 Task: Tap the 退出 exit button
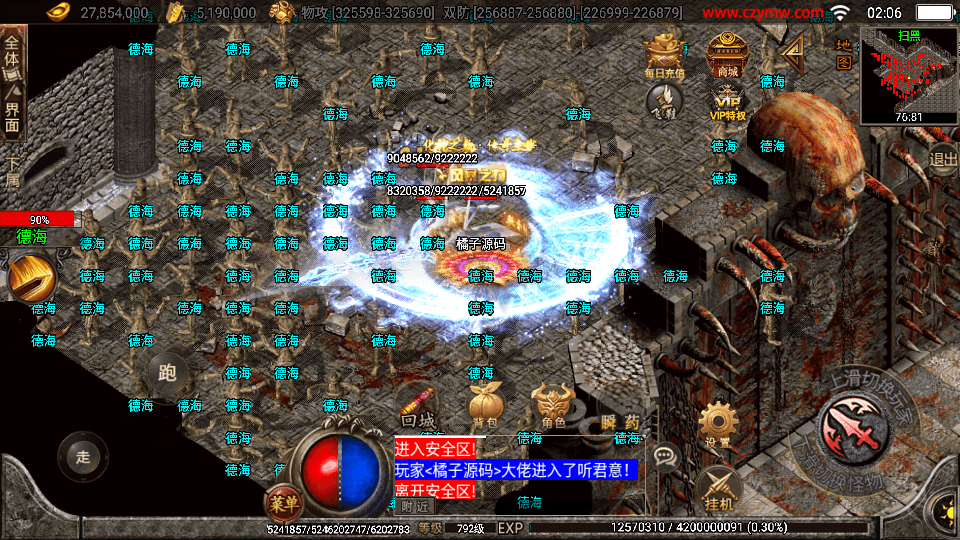point(943,158)
